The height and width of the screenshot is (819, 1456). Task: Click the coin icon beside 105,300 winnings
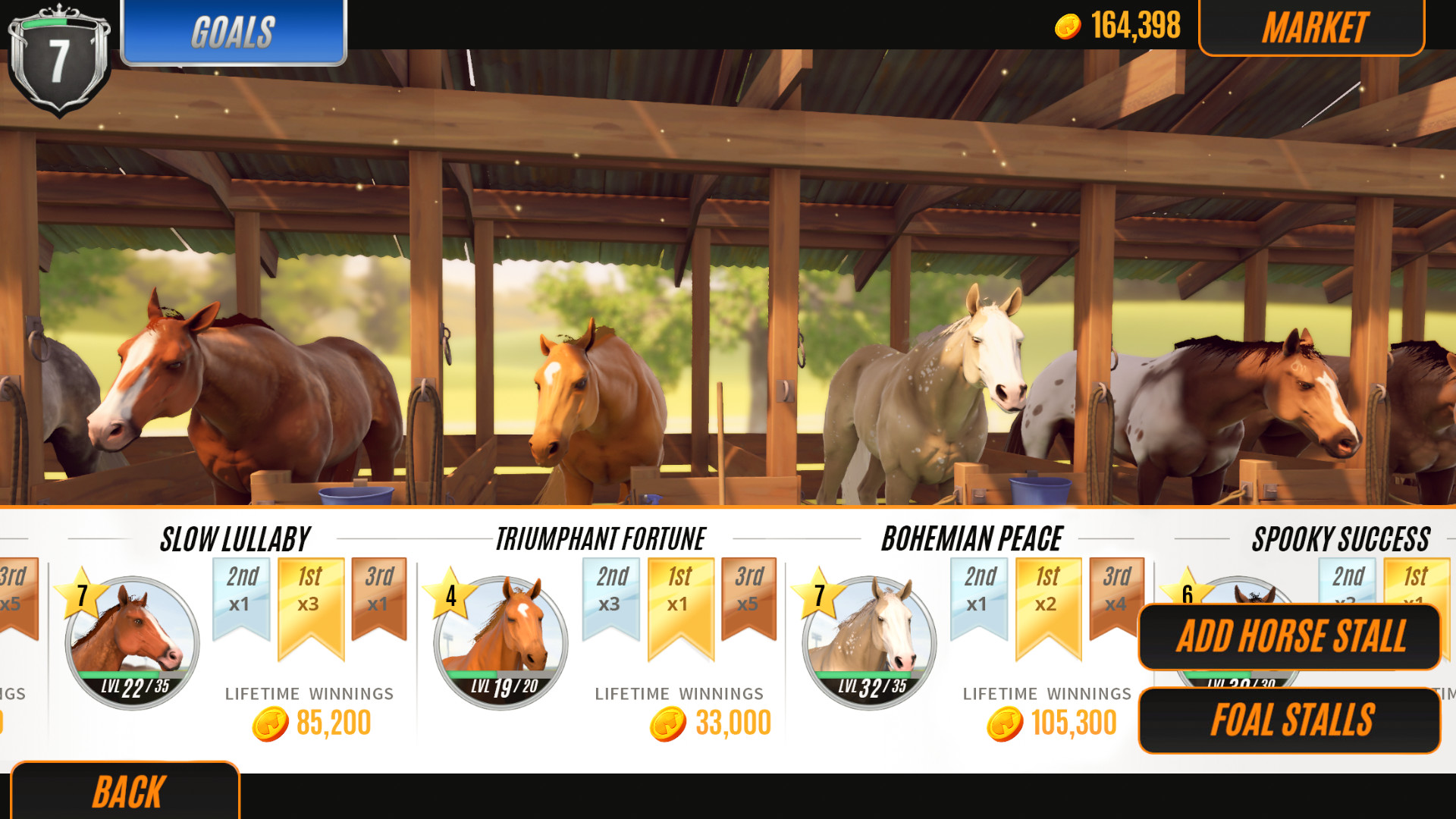(x=1005, y=721)
